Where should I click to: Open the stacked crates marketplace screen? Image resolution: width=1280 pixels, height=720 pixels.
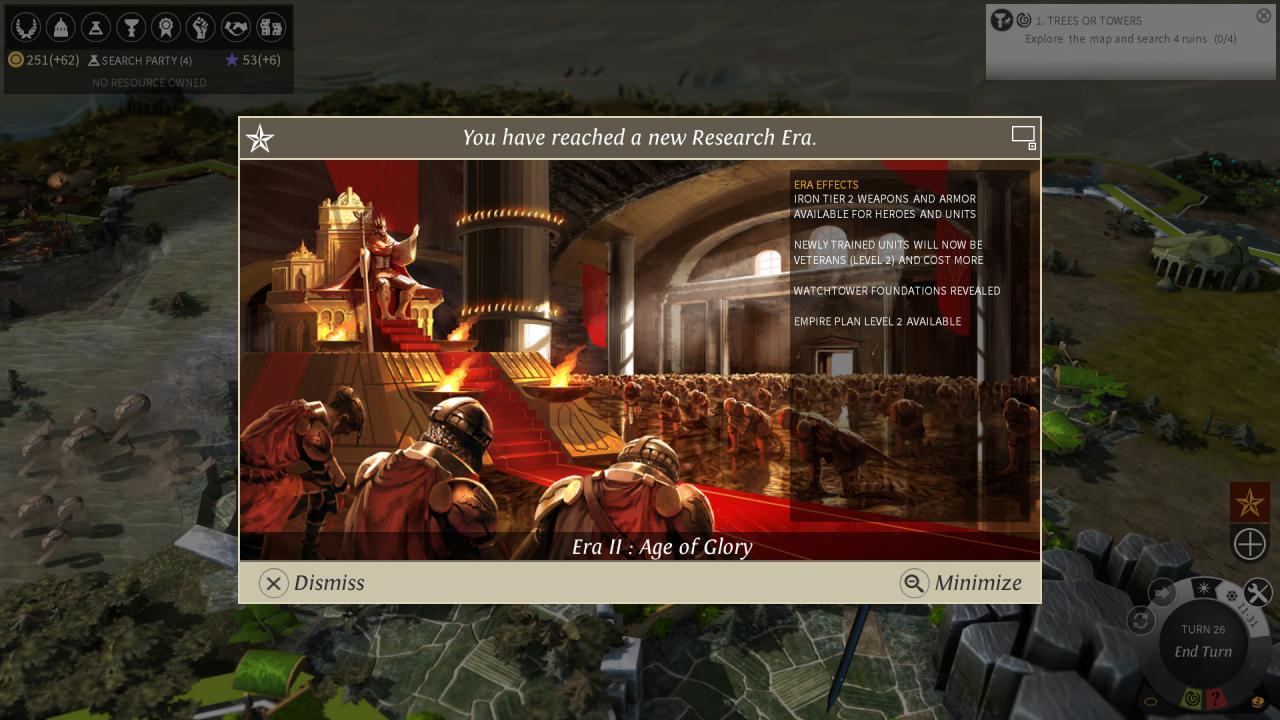[x=270, y=27]
